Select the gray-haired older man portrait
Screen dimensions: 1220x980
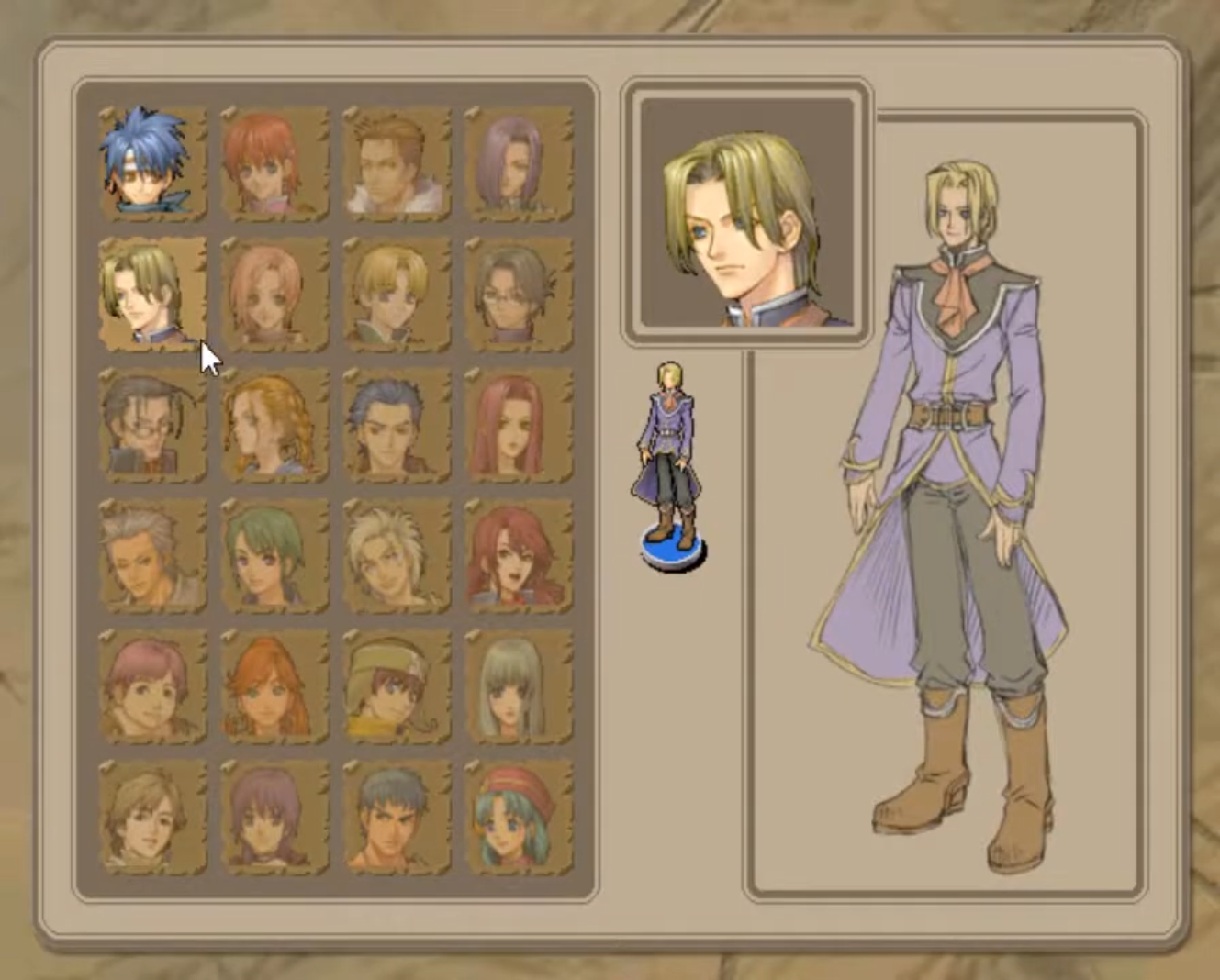pyautogui.click(x=151, y=555)
